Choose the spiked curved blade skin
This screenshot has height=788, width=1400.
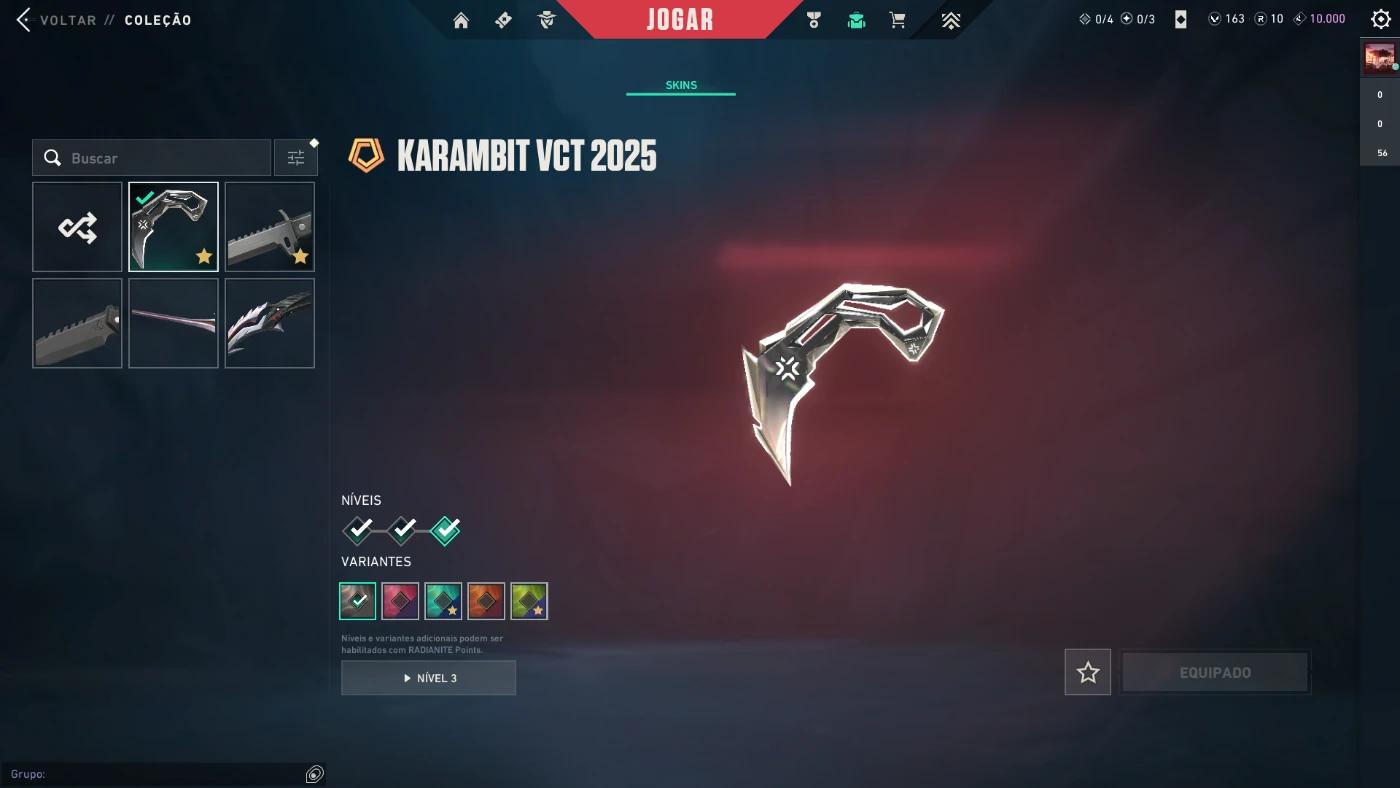click(270, 323)
